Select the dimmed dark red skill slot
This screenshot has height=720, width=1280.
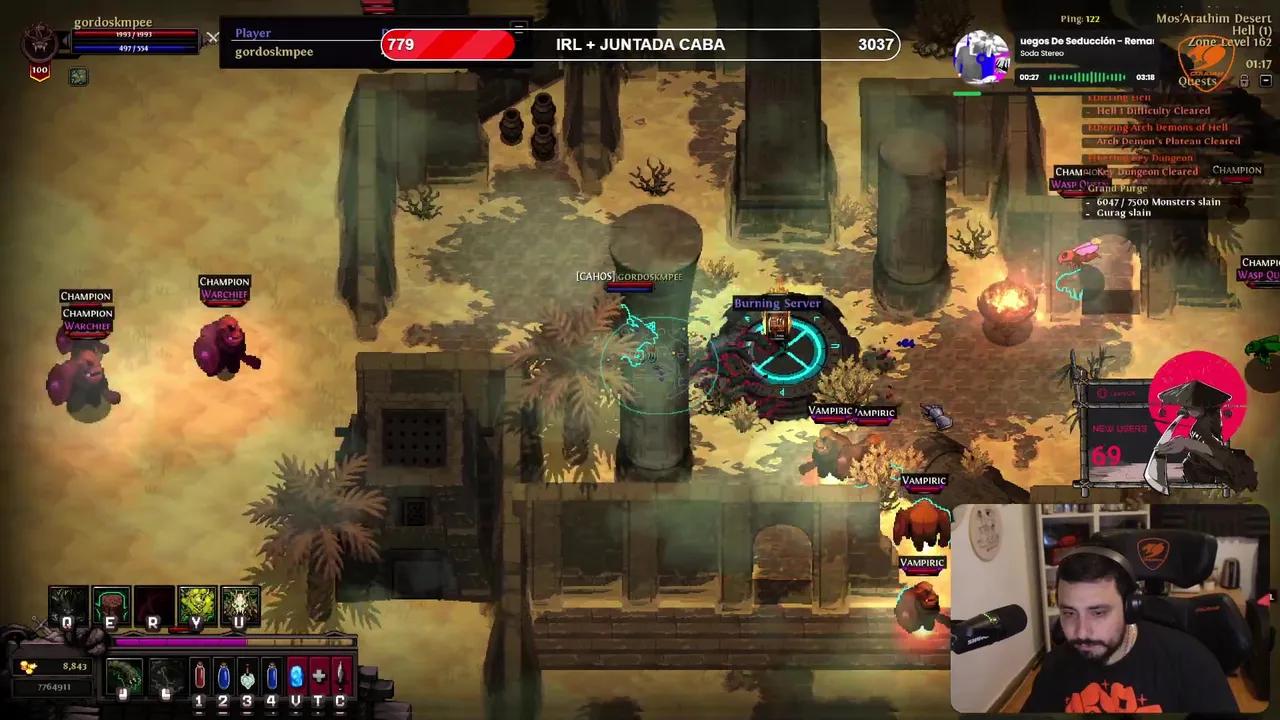click(x=154, y=604)
